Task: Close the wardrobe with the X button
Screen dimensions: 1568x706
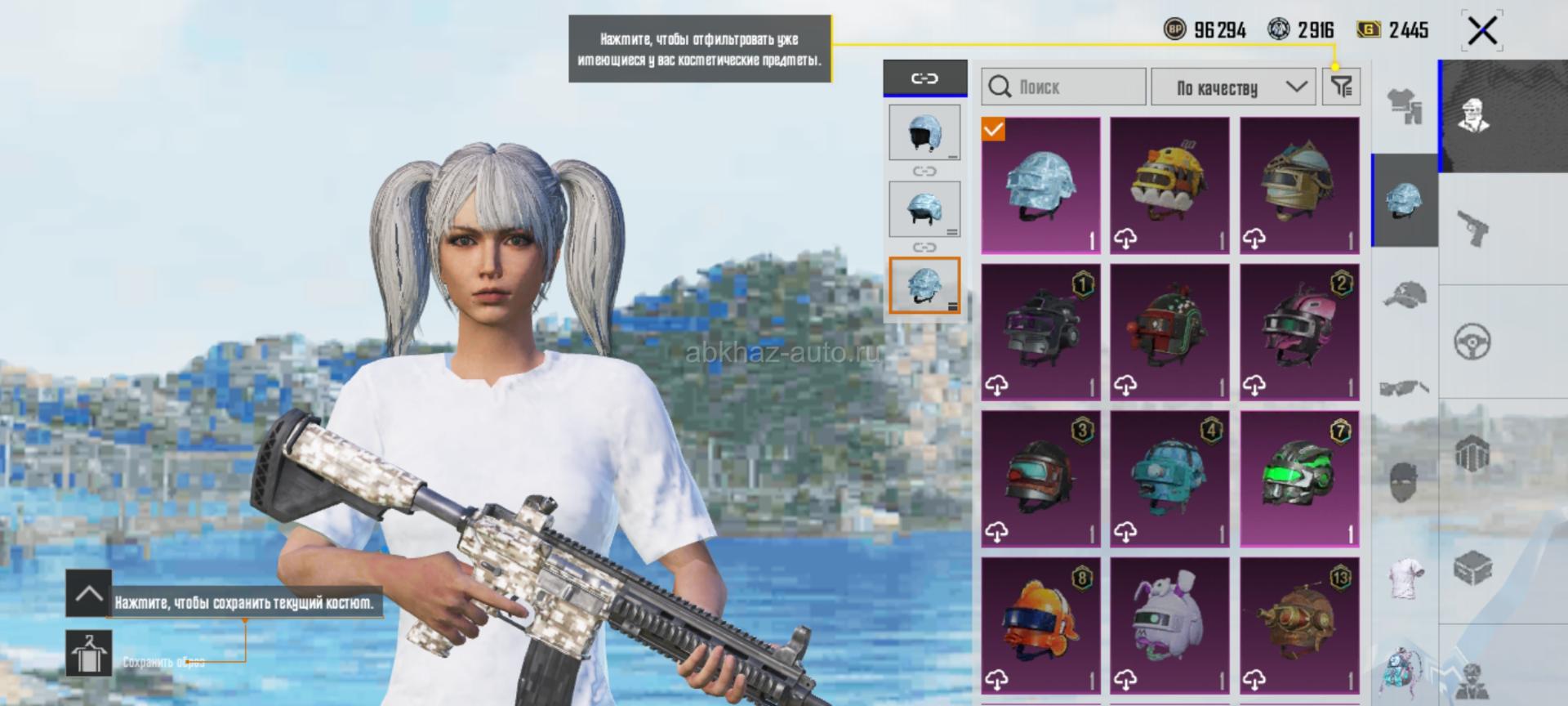Action: [x=1481, y=31]
